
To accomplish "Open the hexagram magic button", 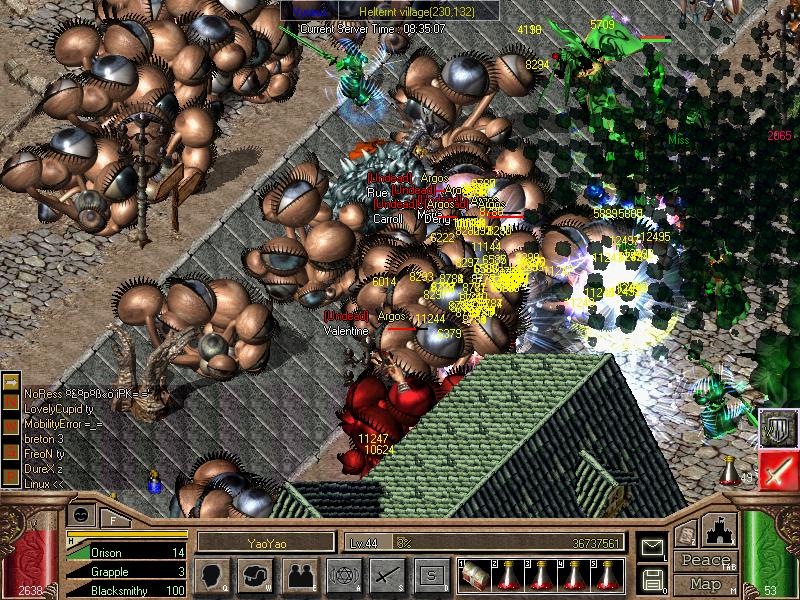I will 342,575.
